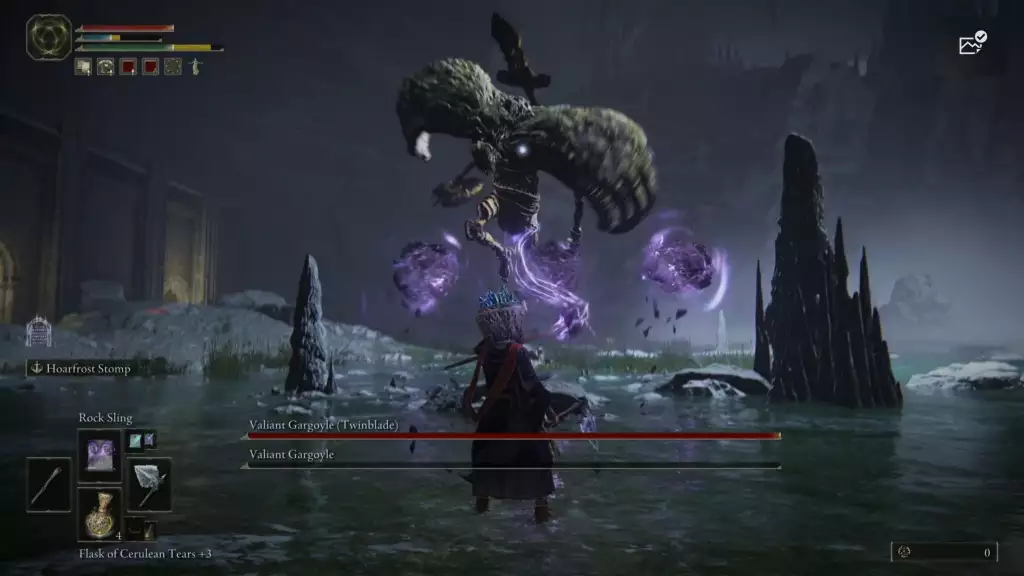Use the Flask of Cerulean Tears slot
This screenshot has height=576, width=1024.
click(99, 514)
